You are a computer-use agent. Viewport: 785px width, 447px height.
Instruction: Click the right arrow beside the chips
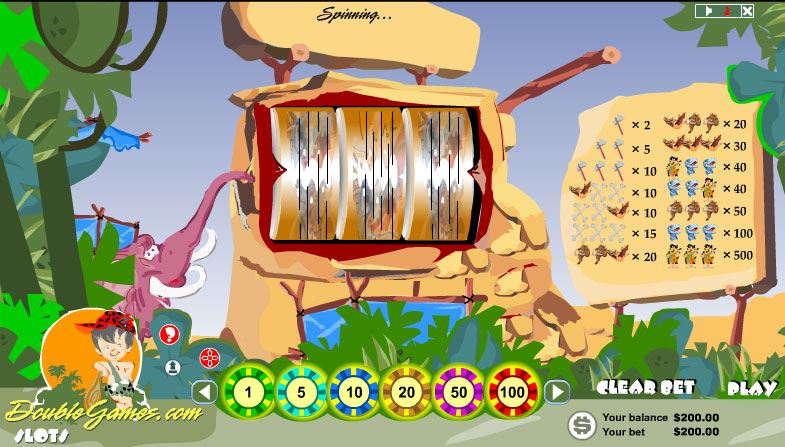pyautogui.click(x=556, y=391)
